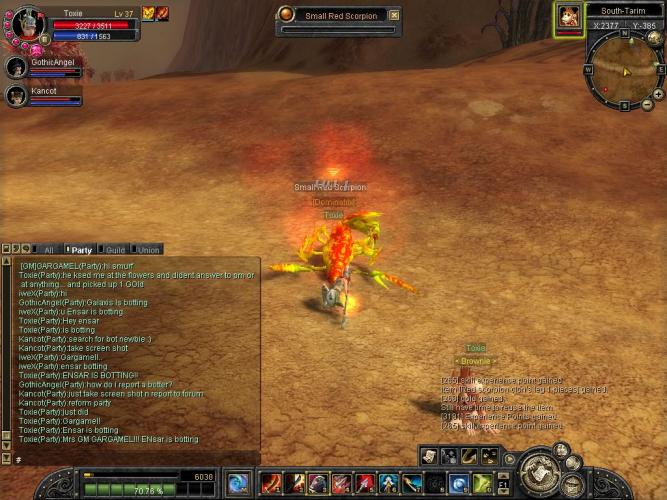The height and width of the screenshot is (500, 667).
Task: Click the scroll icon in the upper quick bar
Action: pos(429,456)
